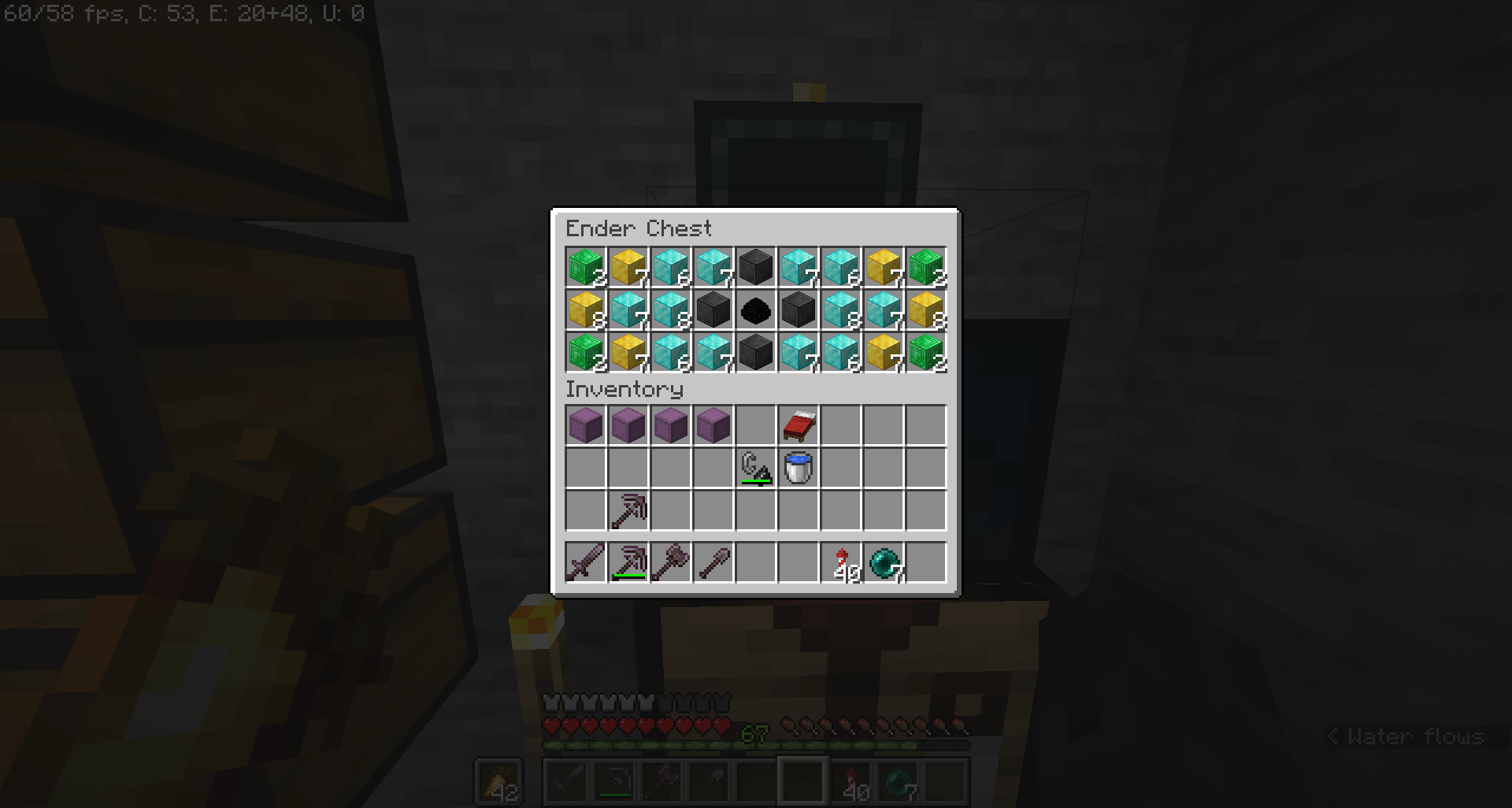Screen dimensions: 1512x808
Task: Take the stack of ender pearls
Action: point(884,563)
